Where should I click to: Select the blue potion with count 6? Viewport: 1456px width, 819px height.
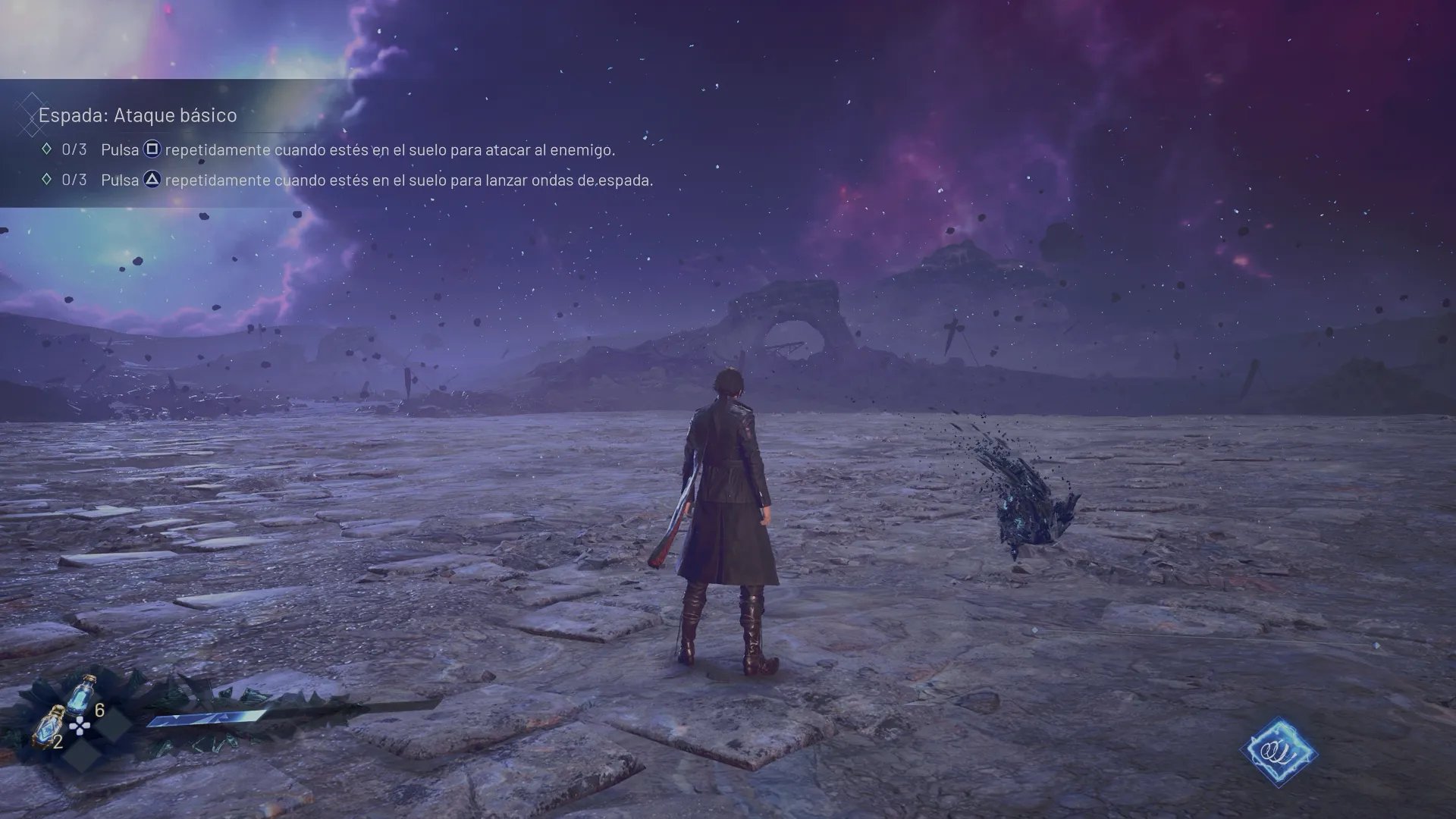[80, 693]
